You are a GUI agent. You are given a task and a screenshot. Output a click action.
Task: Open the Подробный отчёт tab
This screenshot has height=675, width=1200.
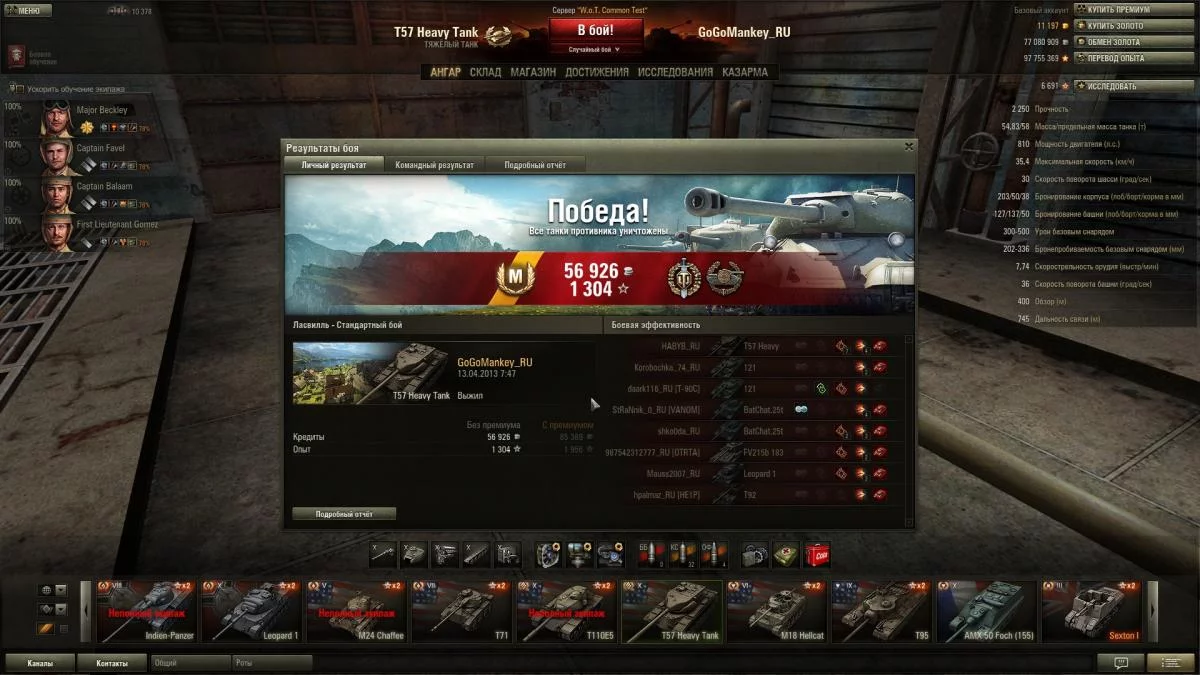point(535,165)
